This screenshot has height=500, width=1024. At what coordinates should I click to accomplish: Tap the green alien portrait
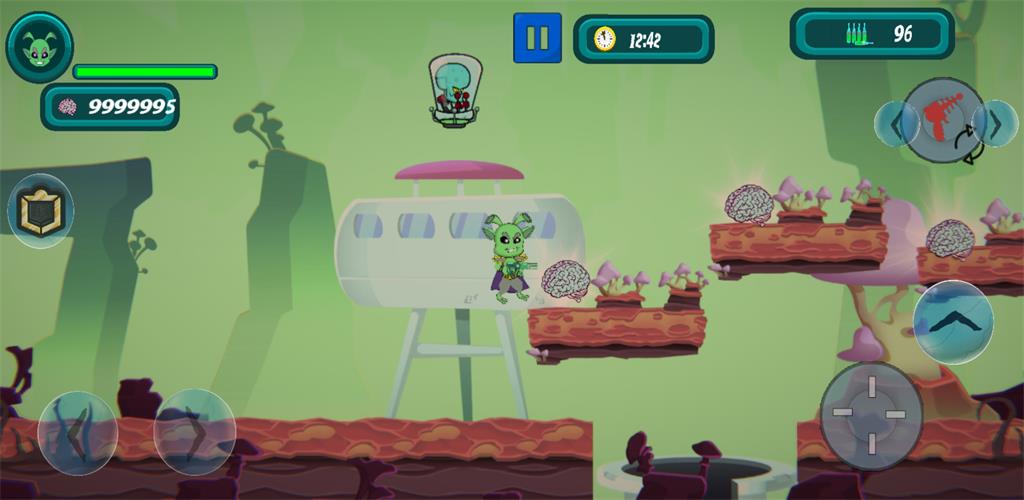(x=39, y=47)
